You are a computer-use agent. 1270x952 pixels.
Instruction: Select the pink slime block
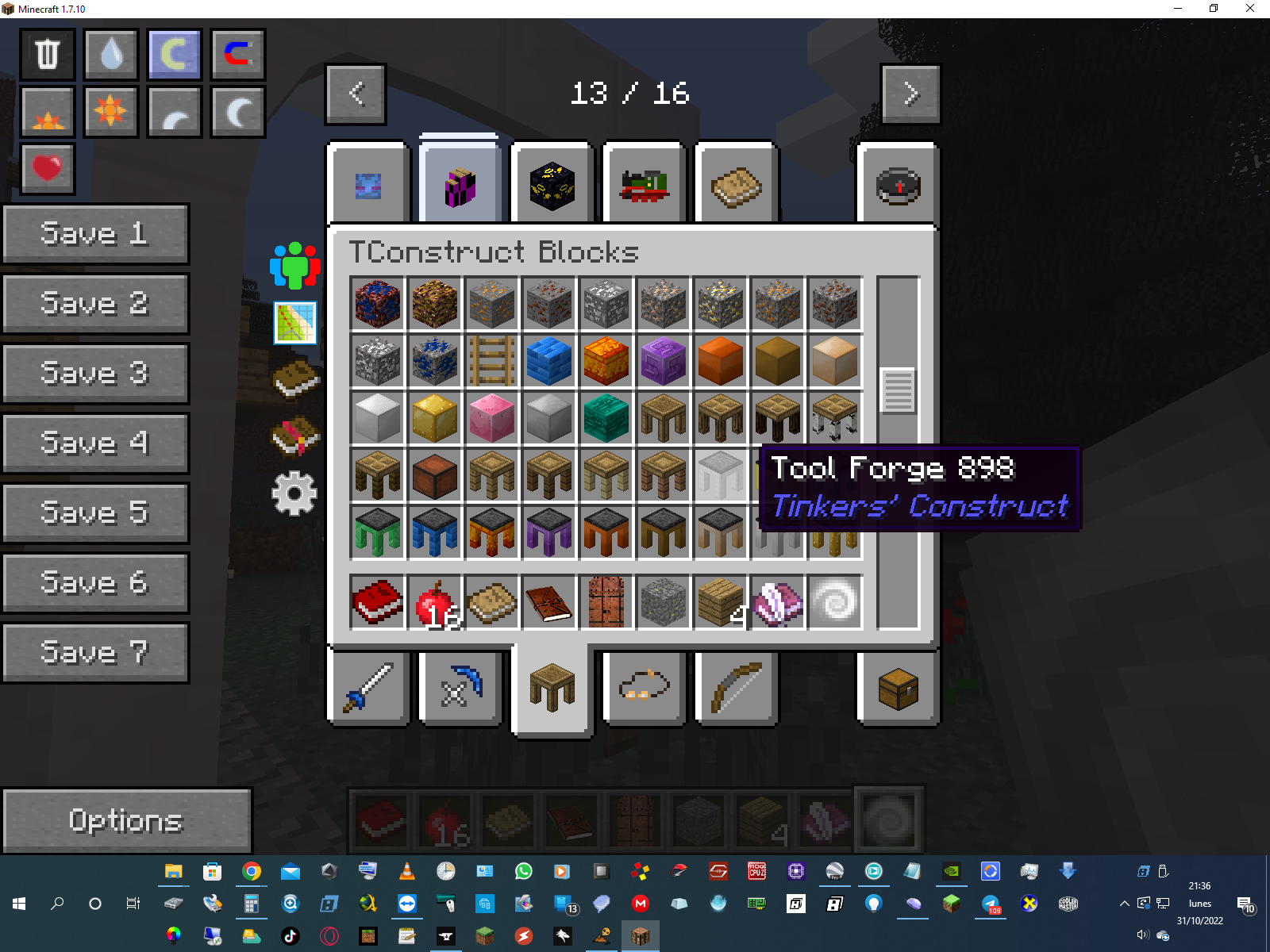click(492, 418)
